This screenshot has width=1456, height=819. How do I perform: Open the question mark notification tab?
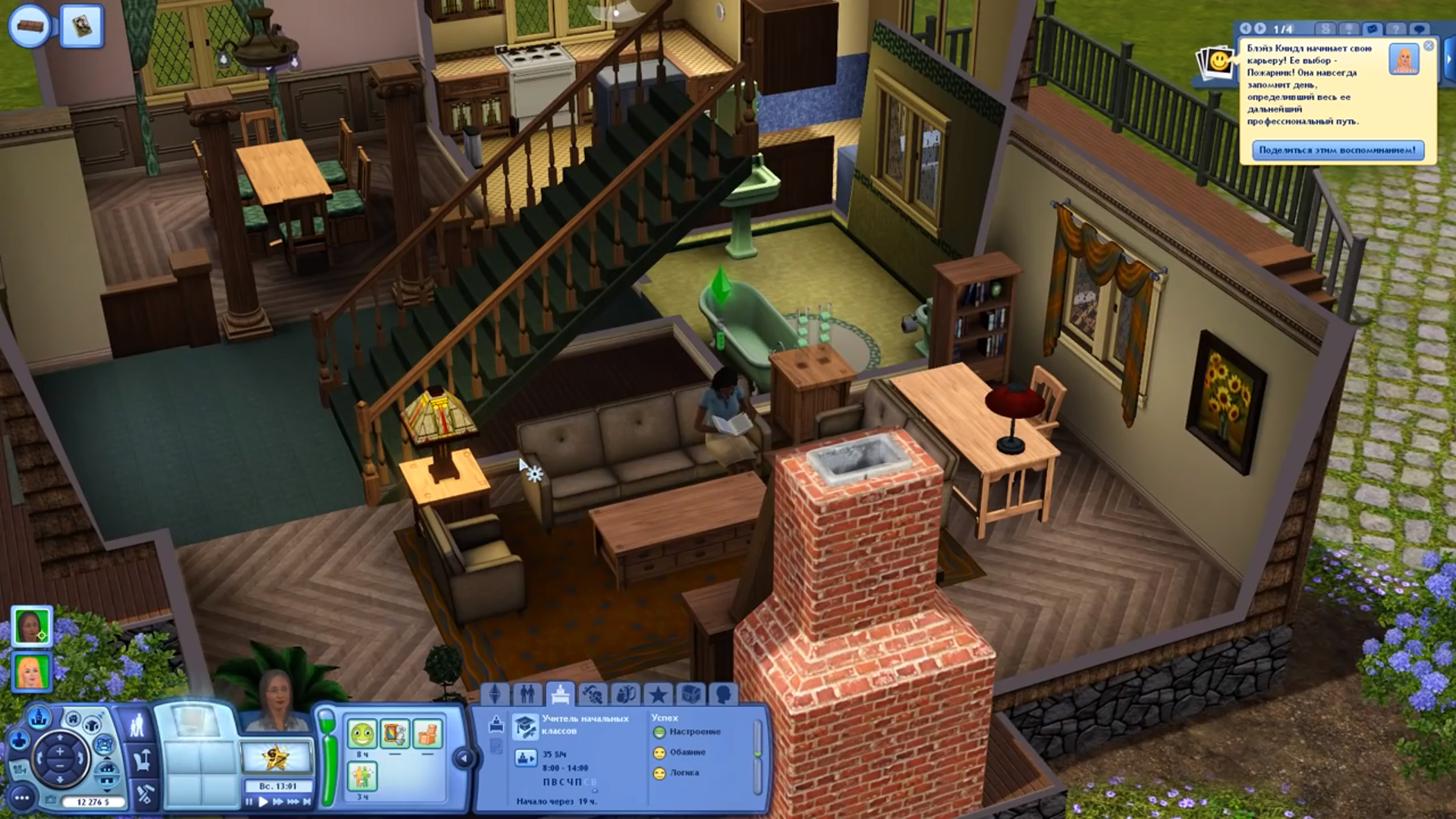[1395, 29]
